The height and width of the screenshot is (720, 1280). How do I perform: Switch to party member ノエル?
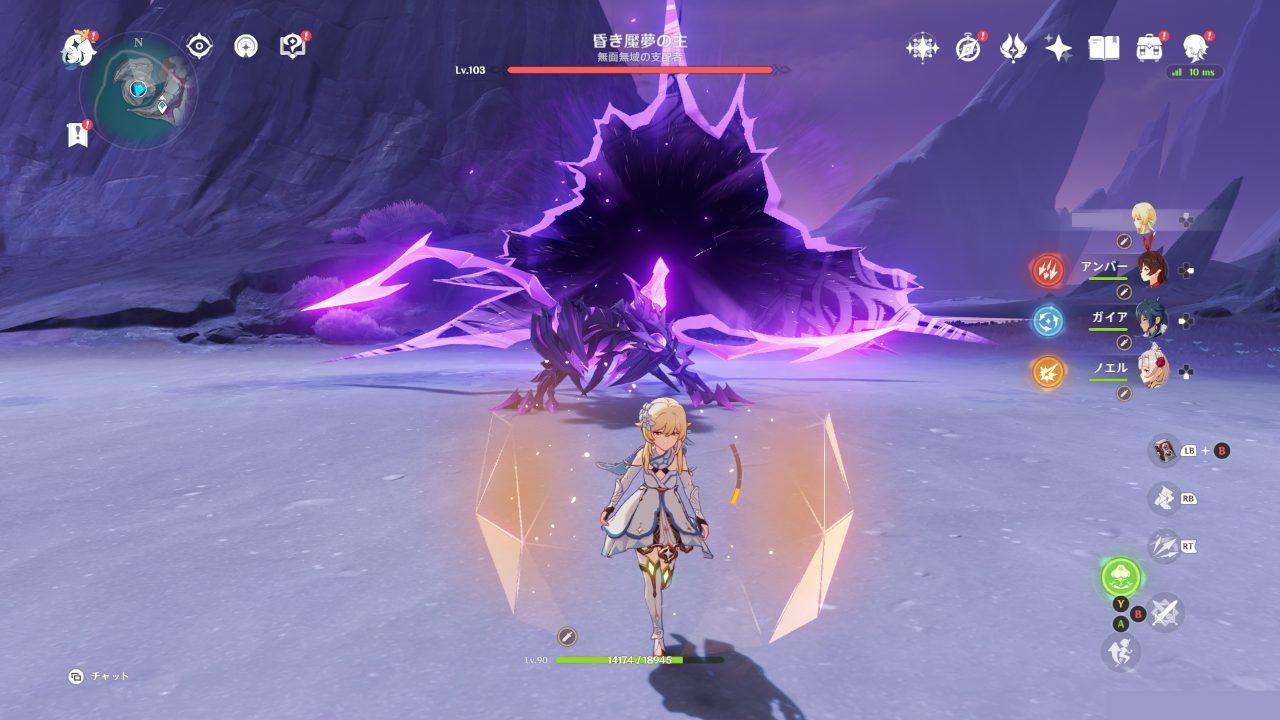click(x=1151, y=370)
